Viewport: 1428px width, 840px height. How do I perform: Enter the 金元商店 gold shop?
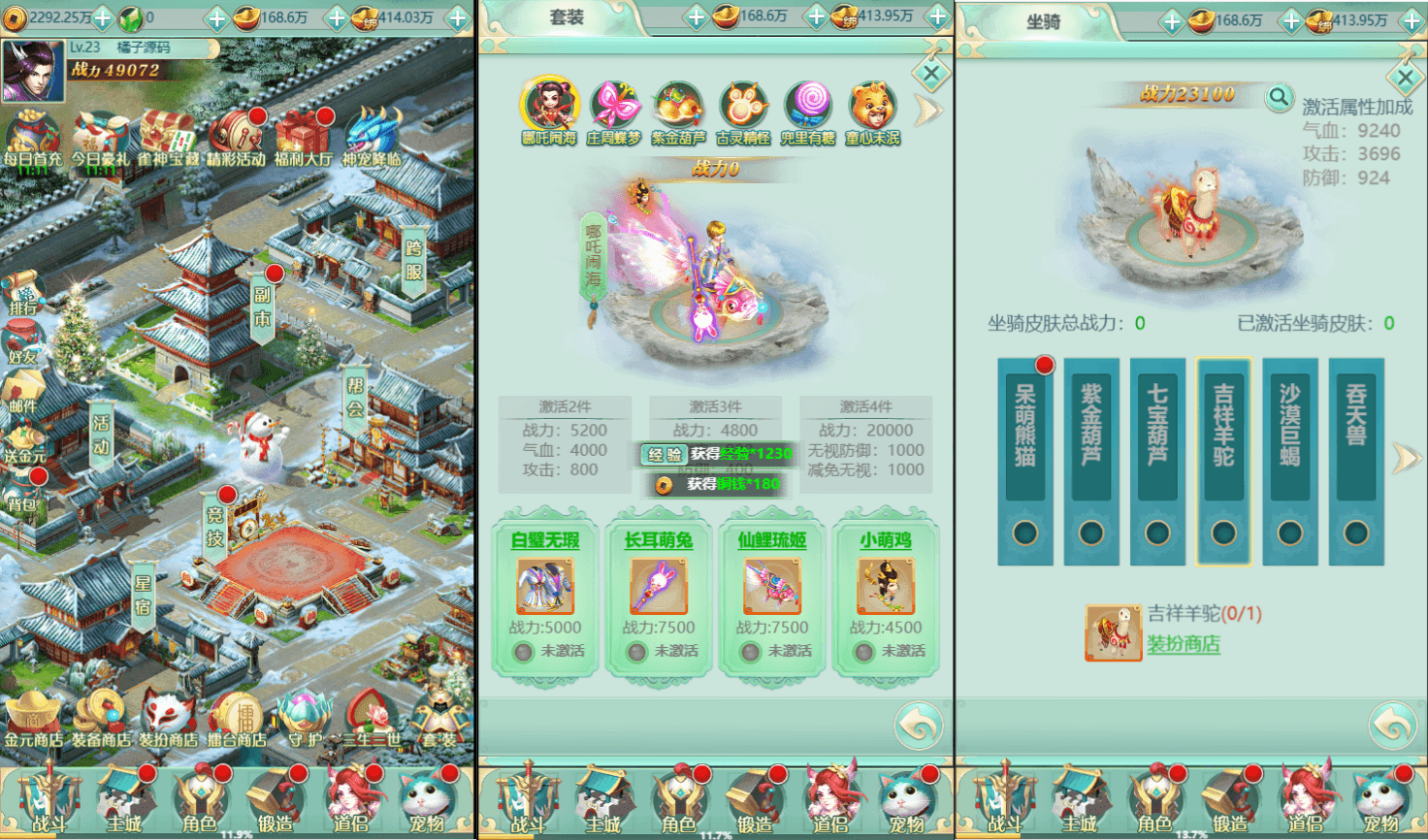point(33,719)
